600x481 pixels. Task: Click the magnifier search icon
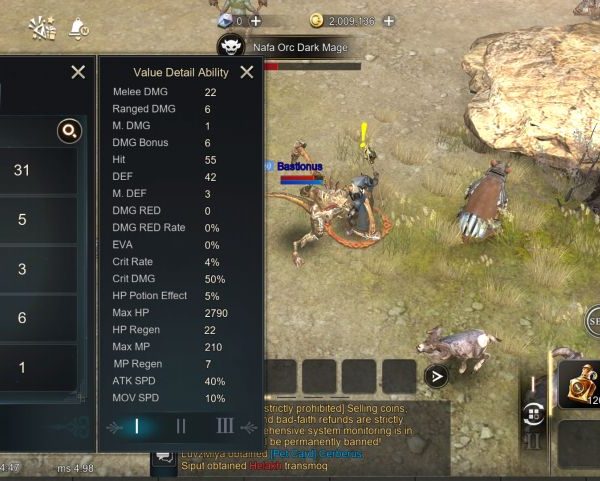coord(68,130)
